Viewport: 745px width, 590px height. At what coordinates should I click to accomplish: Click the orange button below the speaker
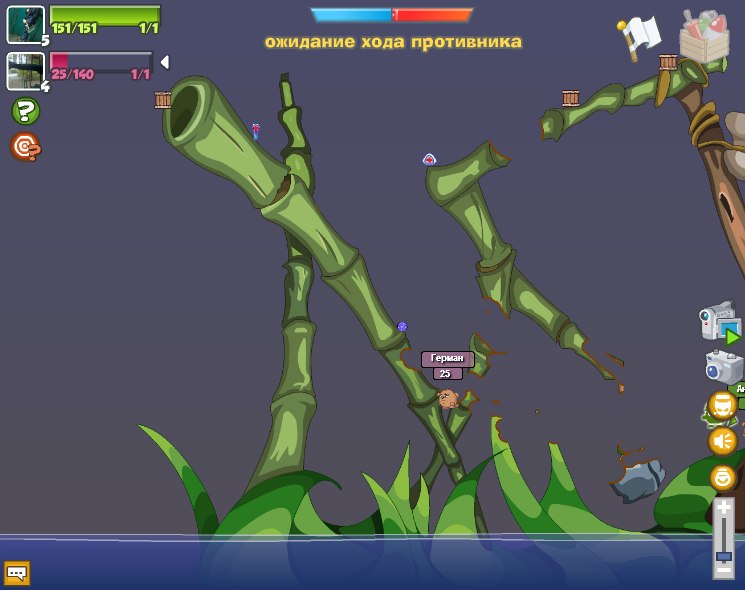(x=722, y=477)
